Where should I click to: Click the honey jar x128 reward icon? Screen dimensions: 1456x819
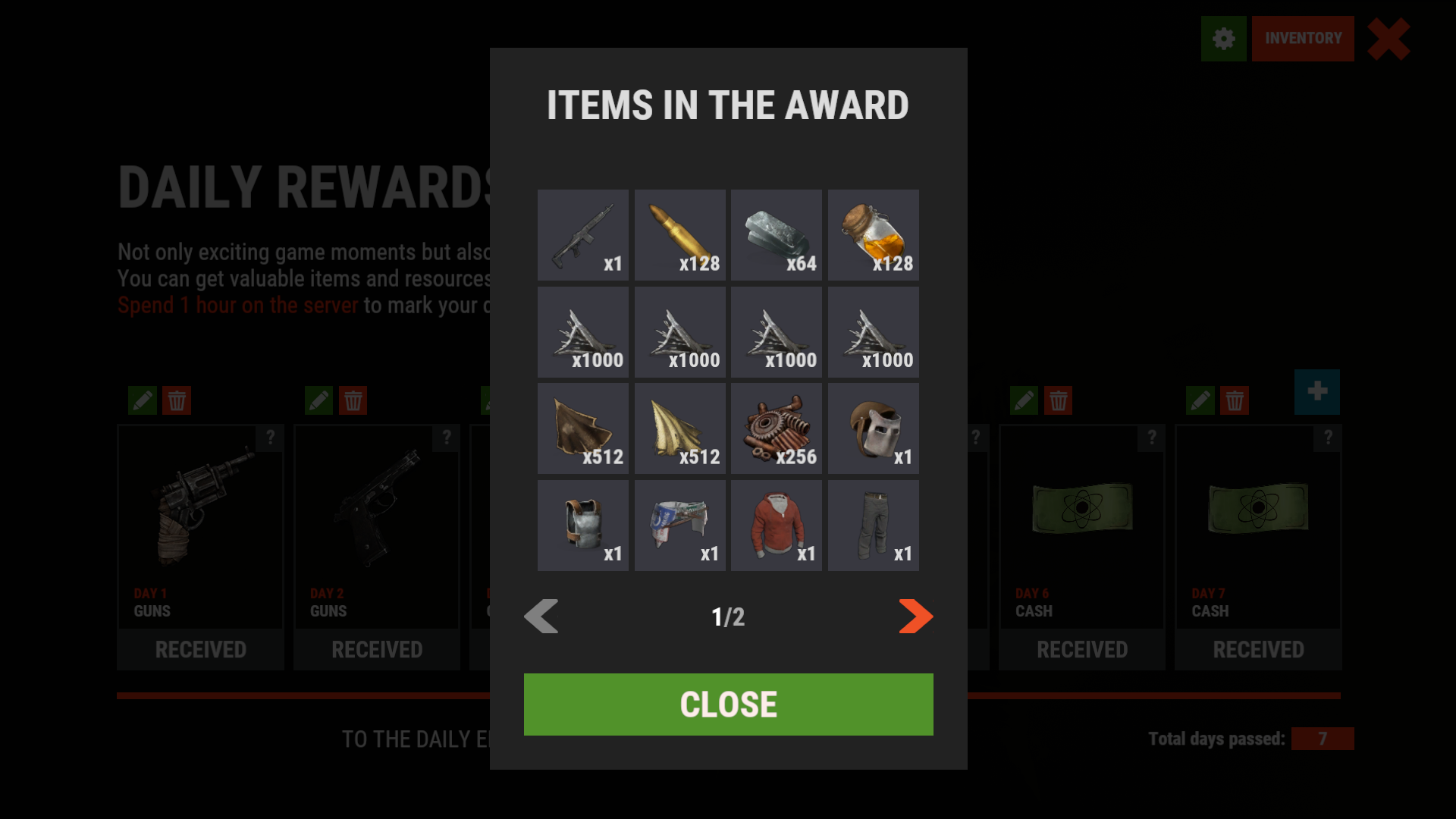(x=873, y=234)
